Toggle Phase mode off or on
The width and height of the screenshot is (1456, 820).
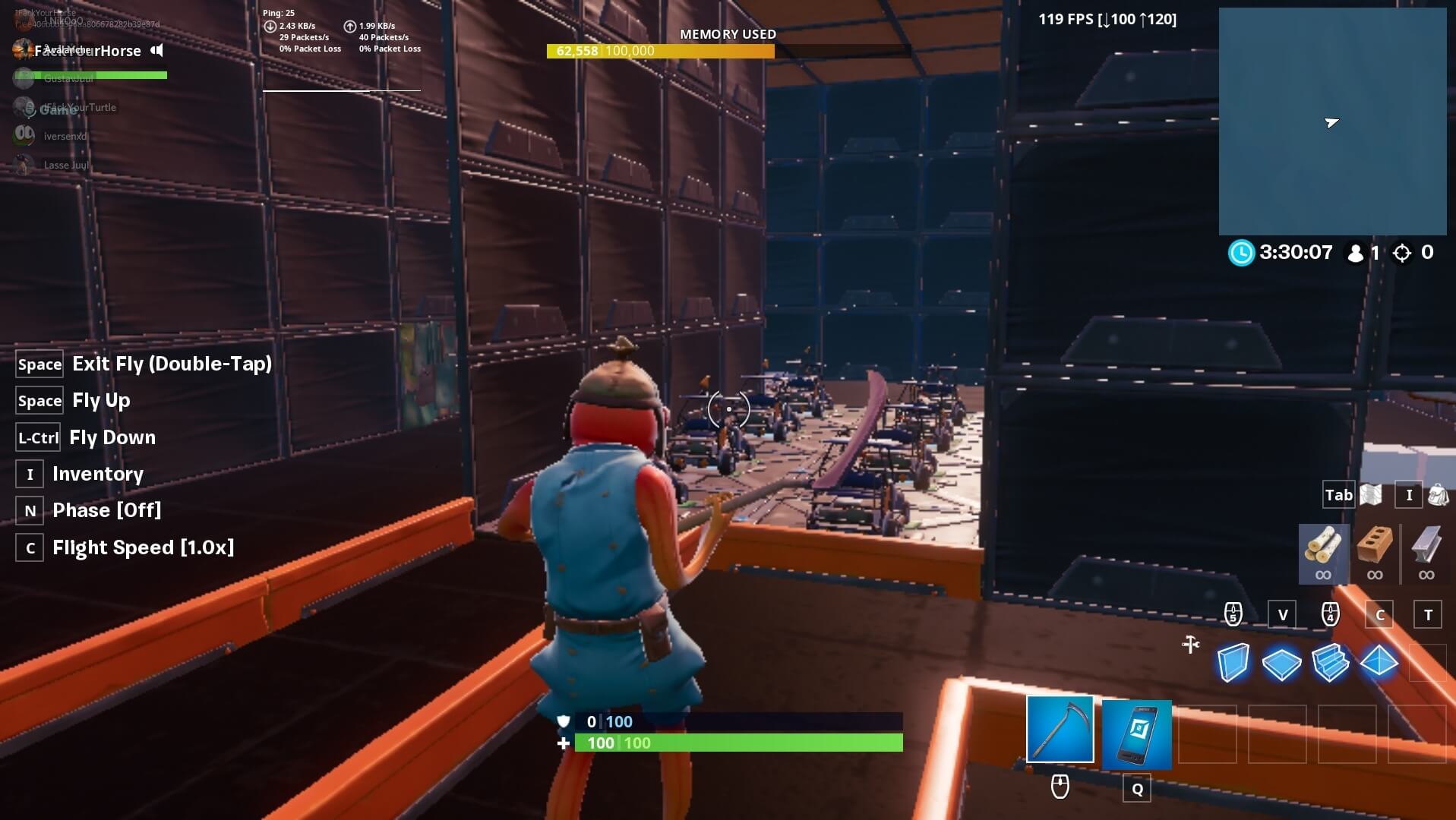coord(106,510)
